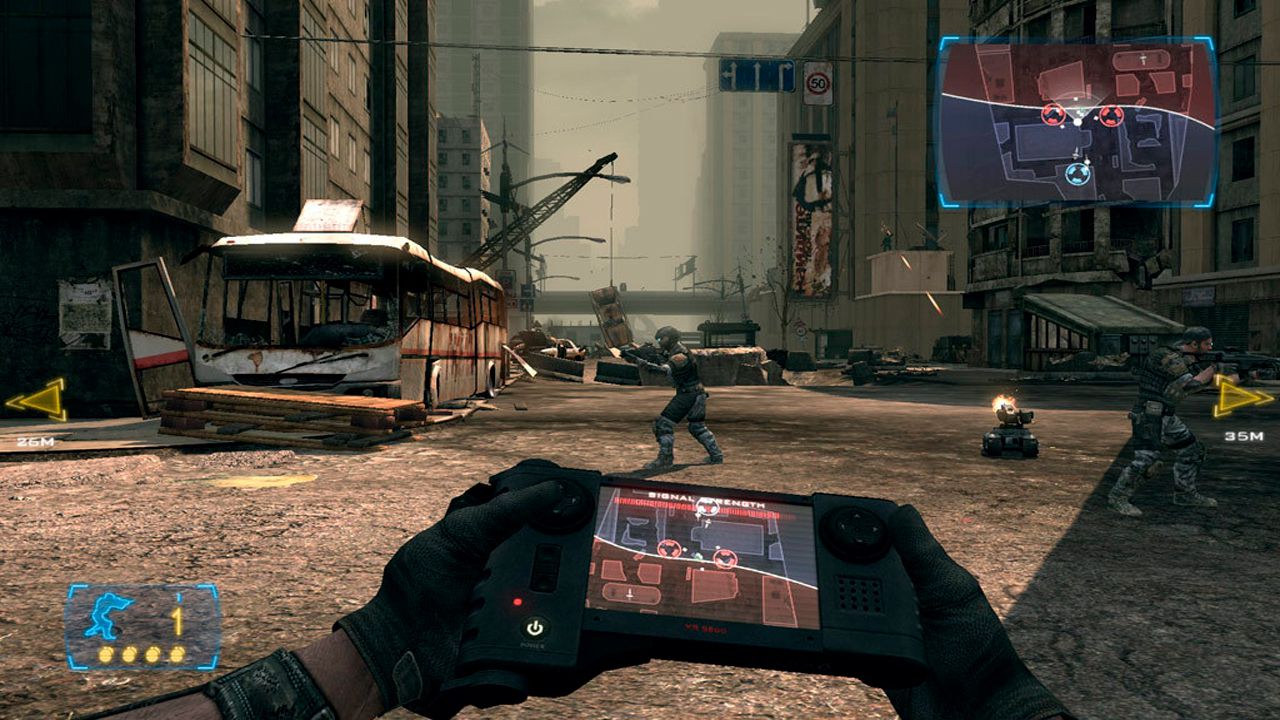This screenshot has width=1280, height=720.
Task: Click the fourth grenade icon in the HUD
Action: coord(176,654)
